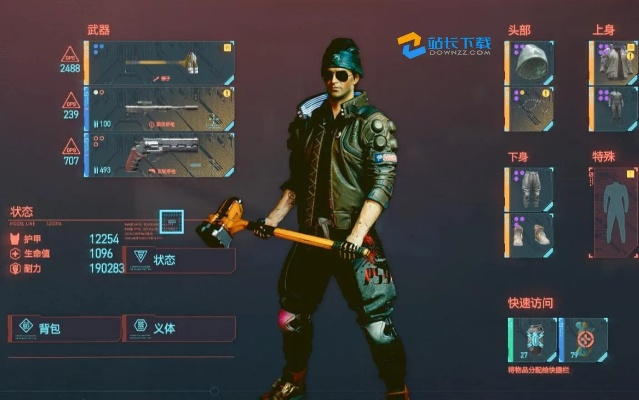Open the downzz.com watermark logo
639x400 pixels.
point(444,46)
